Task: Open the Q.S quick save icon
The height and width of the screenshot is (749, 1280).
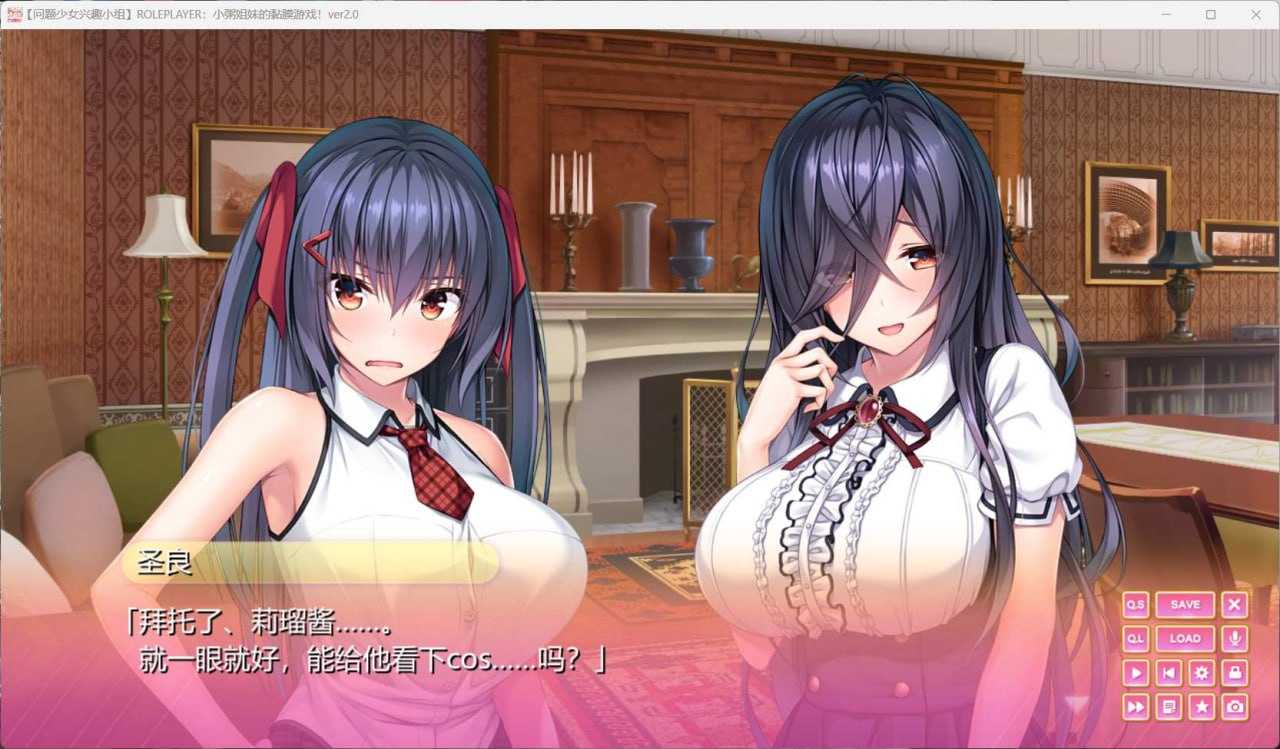Action: 1135,604
